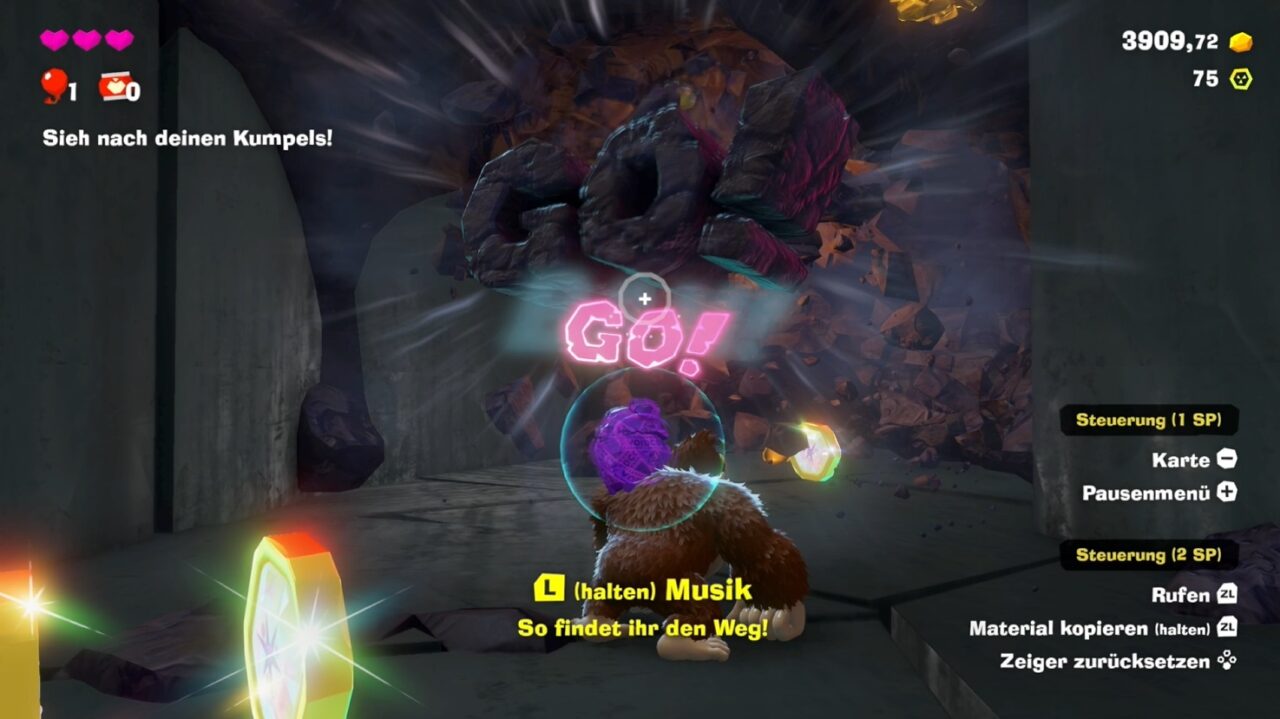Click the red balloon icon
This screenshot has width=1280, height=719.
(x=53, y=86)
